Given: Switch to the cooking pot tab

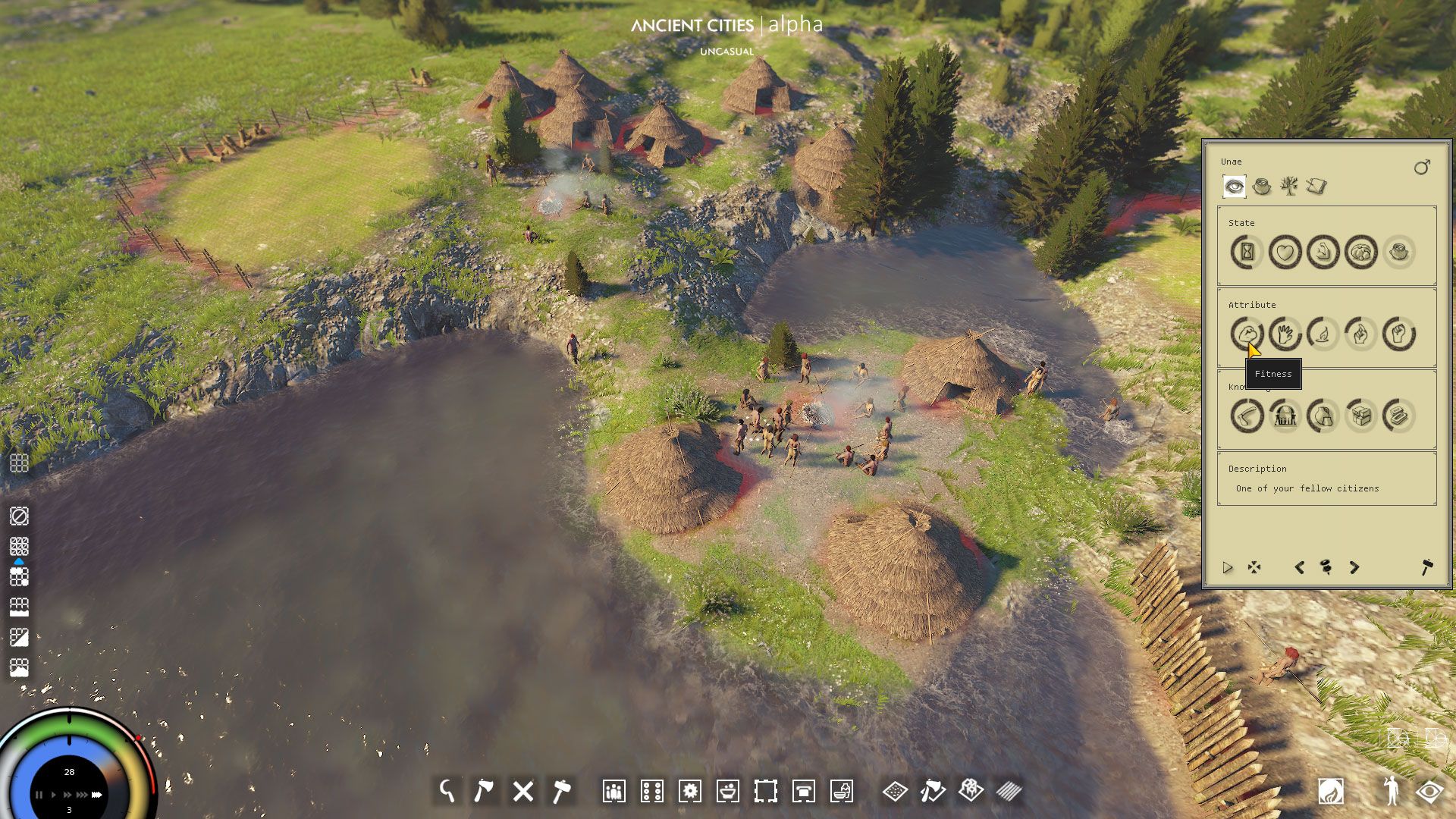Looking at the screenshot, I should point(1262,186).
